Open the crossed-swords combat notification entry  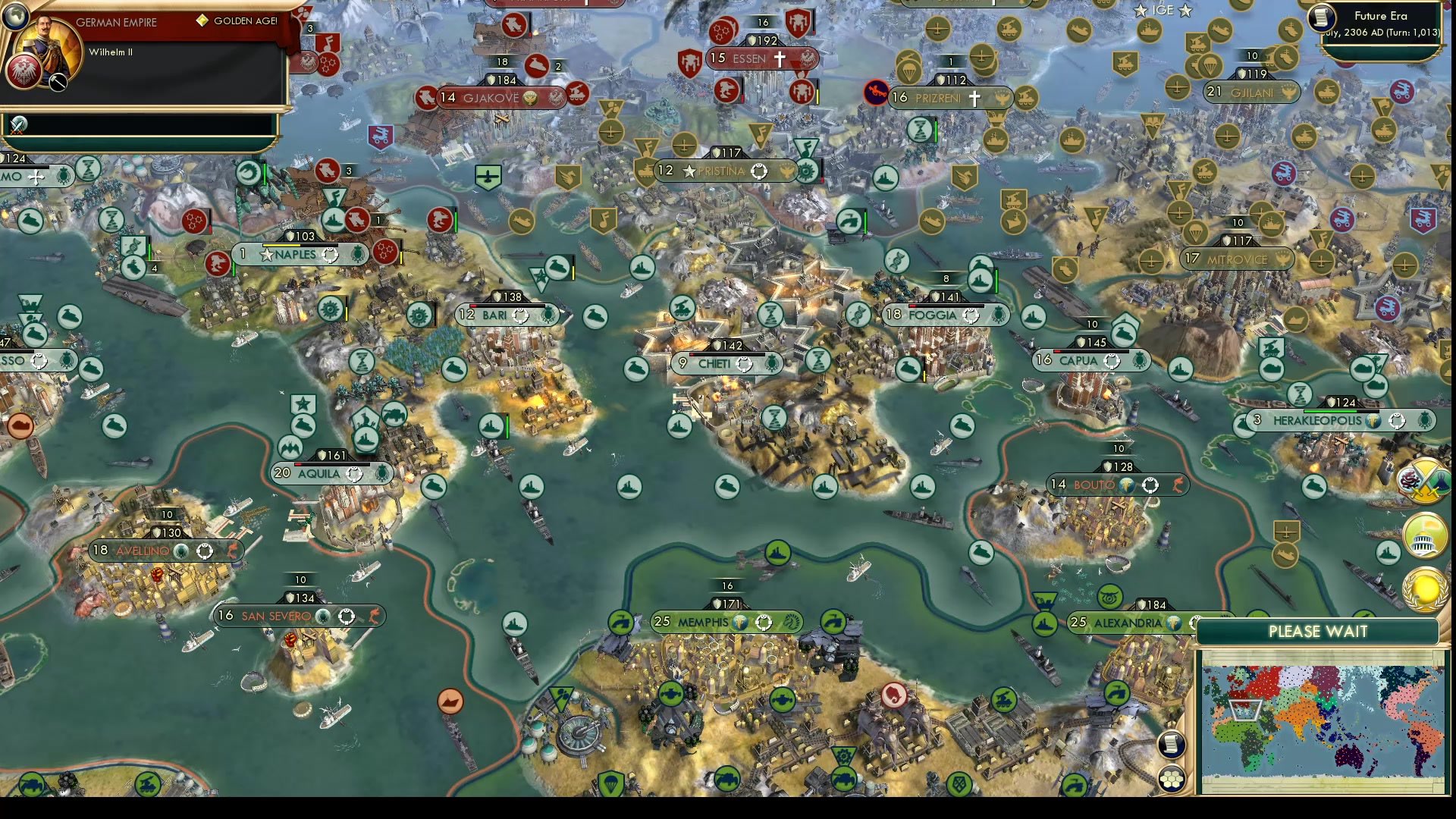click(17, 125)
